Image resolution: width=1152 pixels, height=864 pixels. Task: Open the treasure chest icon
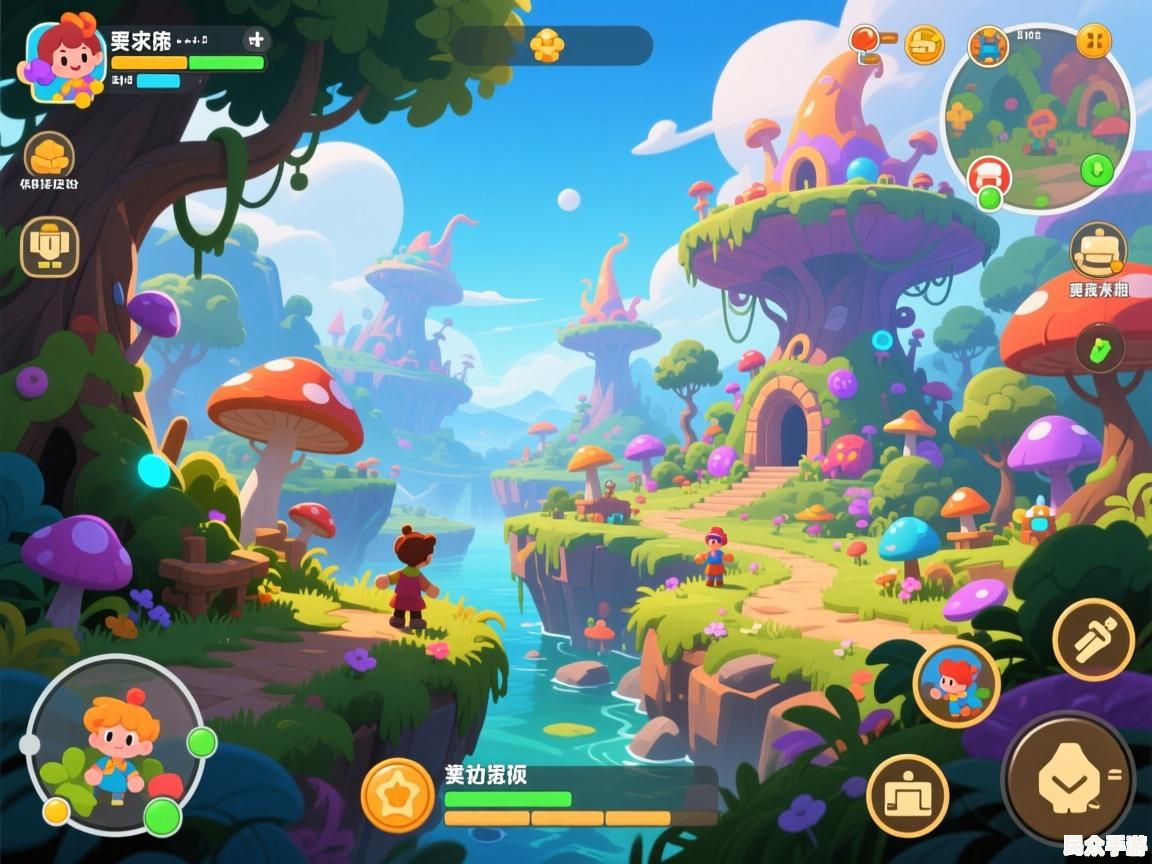[1098, 249]
